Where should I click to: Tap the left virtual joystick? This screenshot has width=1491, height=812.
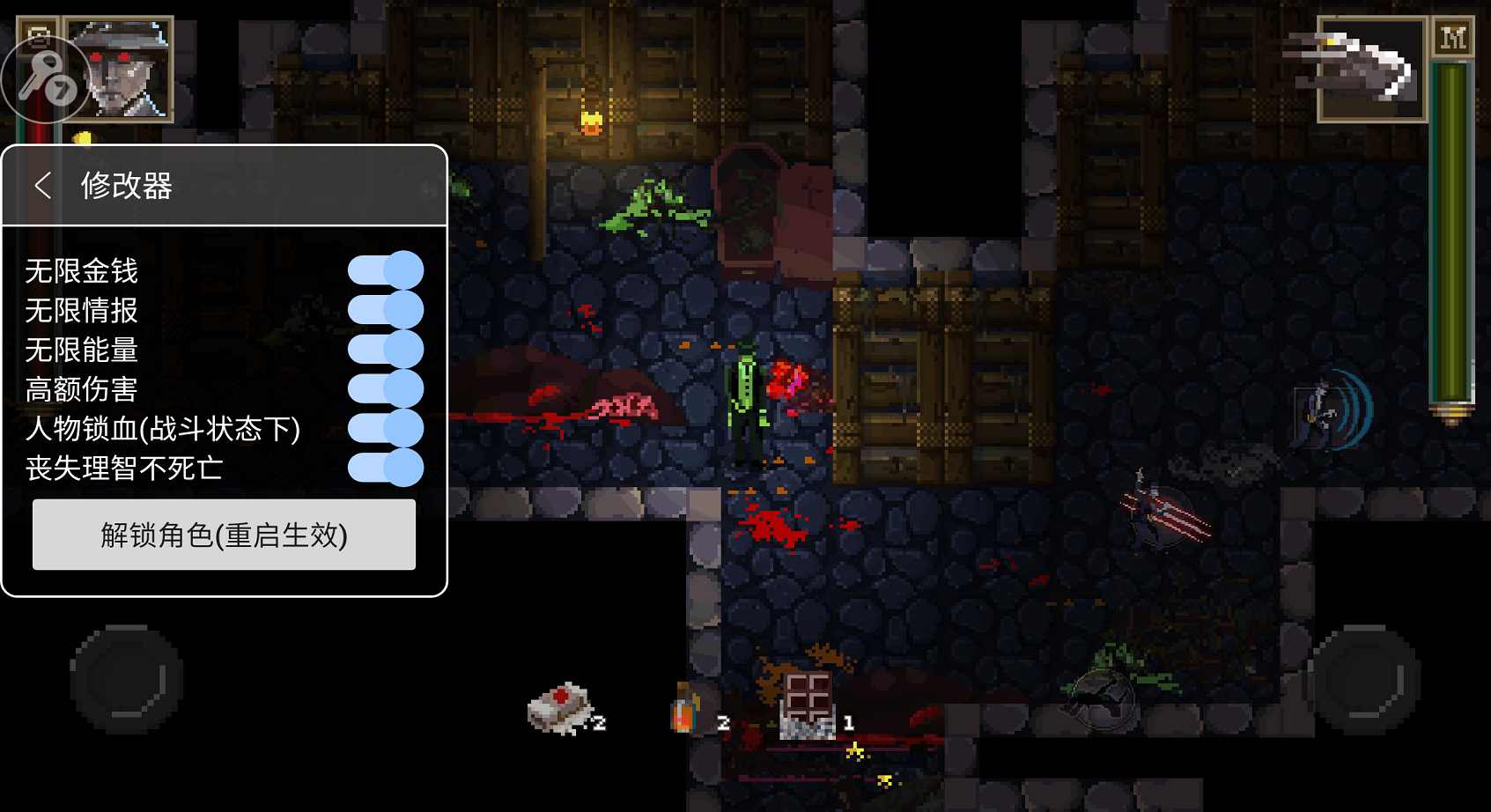pyautogui.click(x=127, y=678)
